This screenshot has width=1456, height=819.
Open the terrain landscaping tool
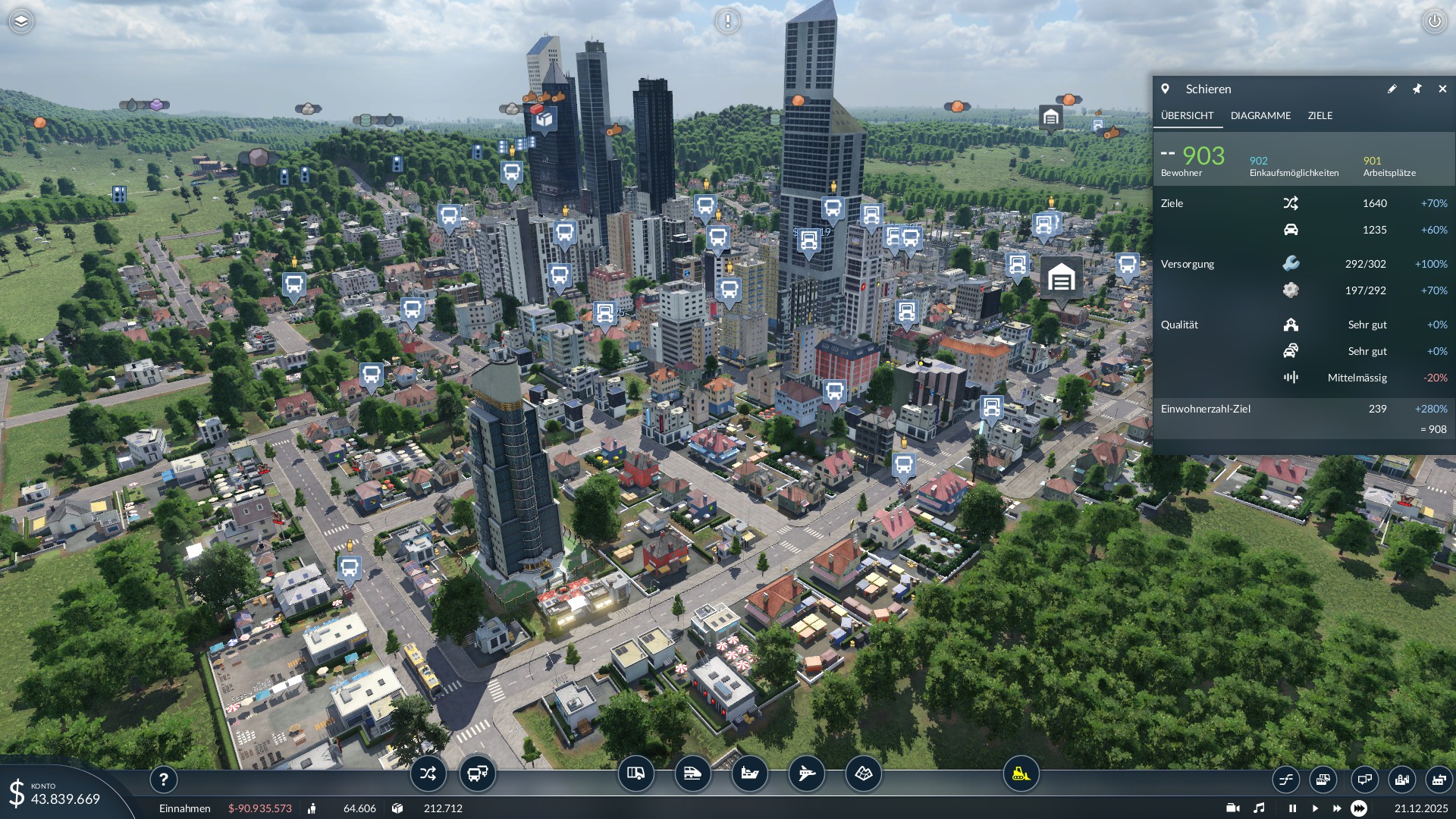click(864, 773)
